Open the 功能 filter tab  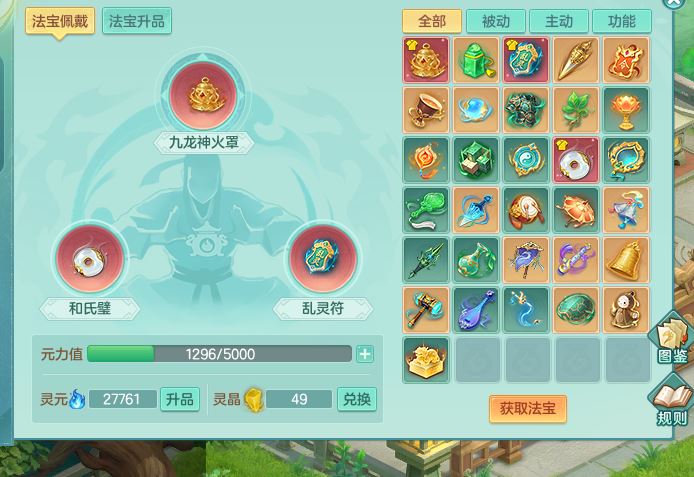[621, 21]
